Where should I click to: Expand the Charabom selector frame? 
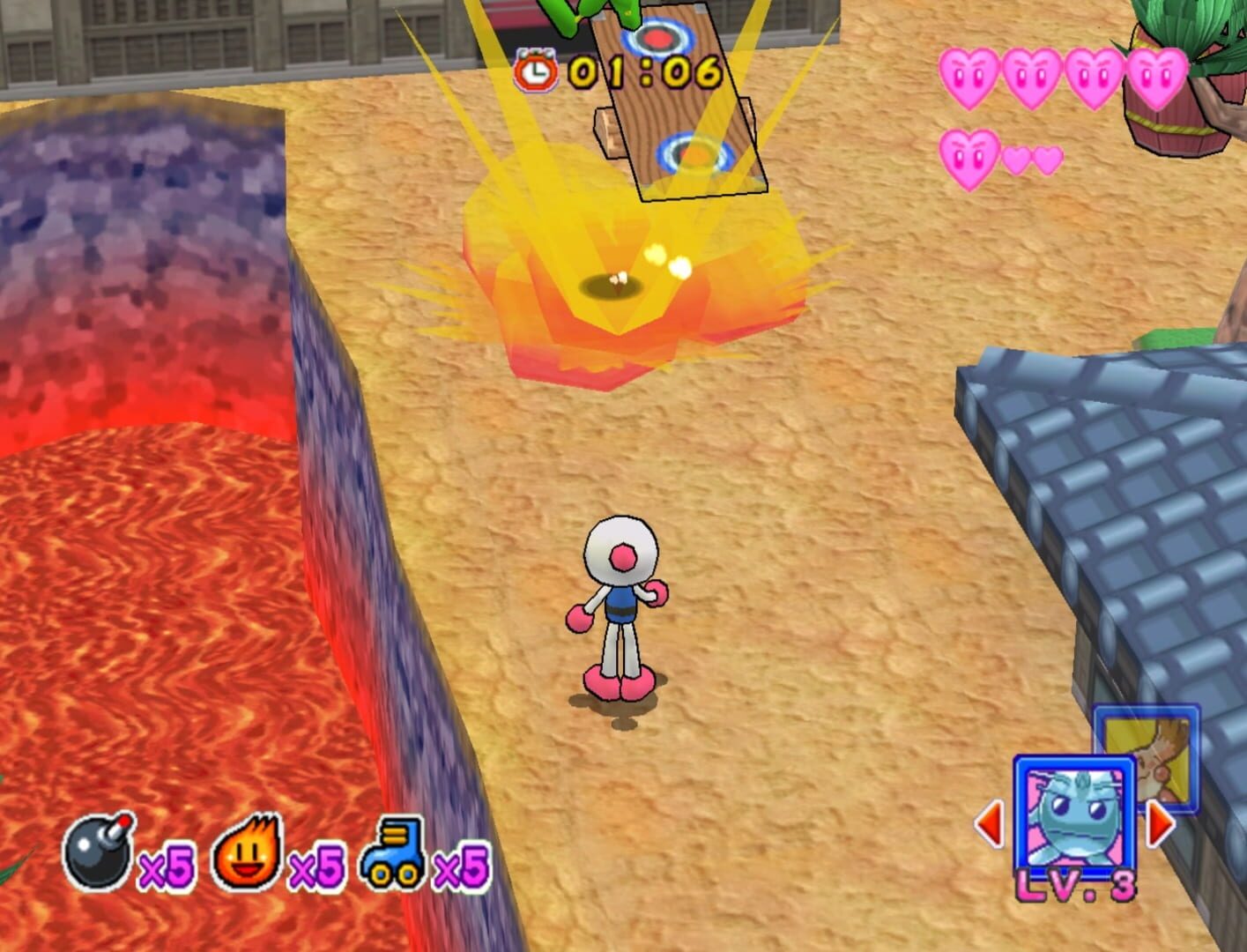pyautogui.click(x=1073, y=815)
